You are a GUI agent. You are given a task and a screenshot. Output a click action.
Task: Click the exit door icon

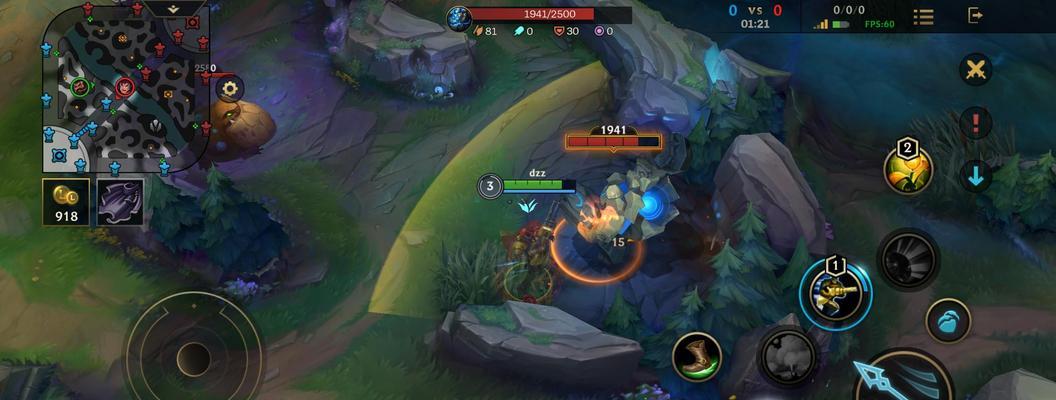coord(976,15)
